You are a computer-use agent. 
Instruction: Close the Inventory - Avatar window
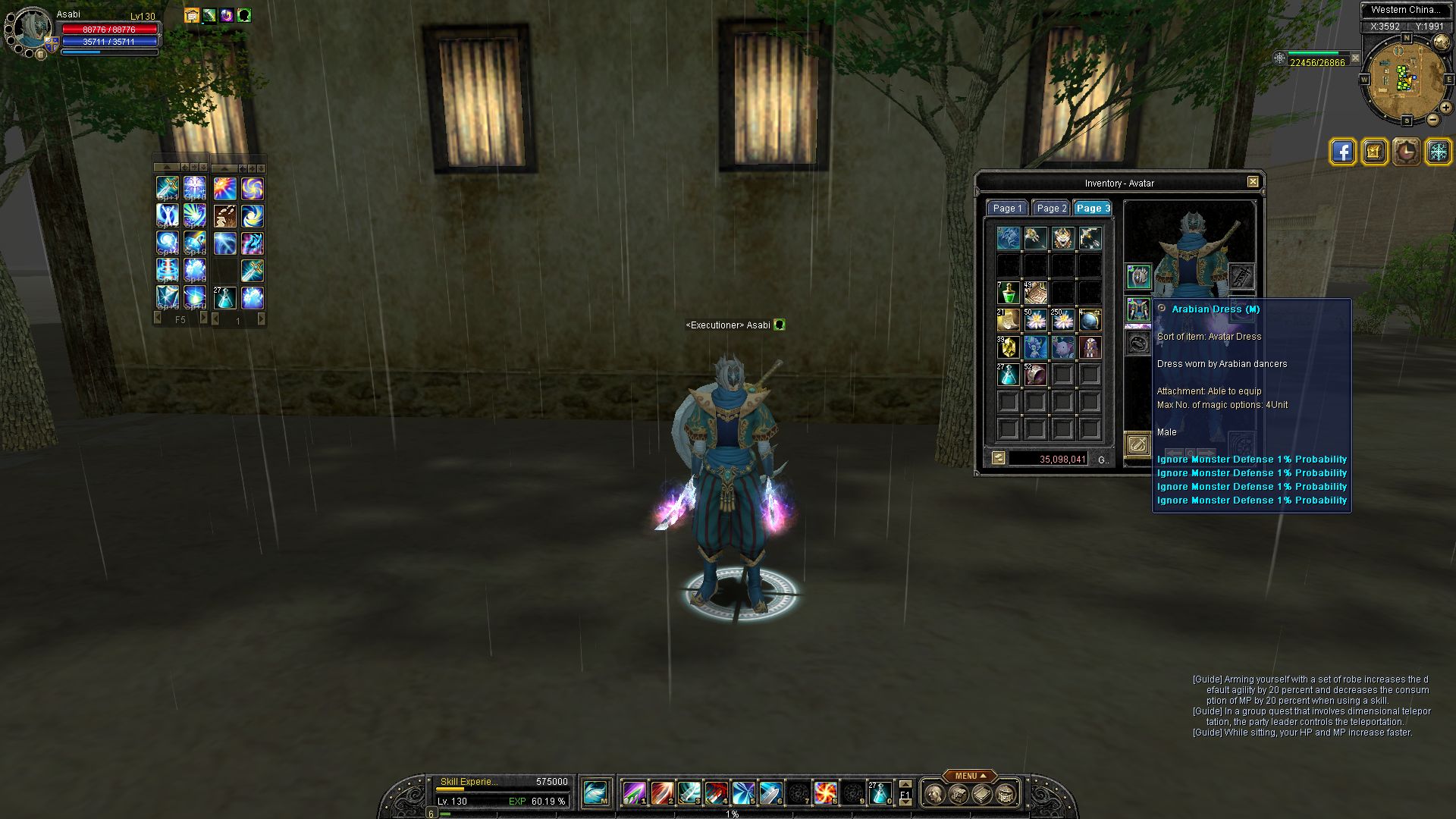(x=1253, y=182)
